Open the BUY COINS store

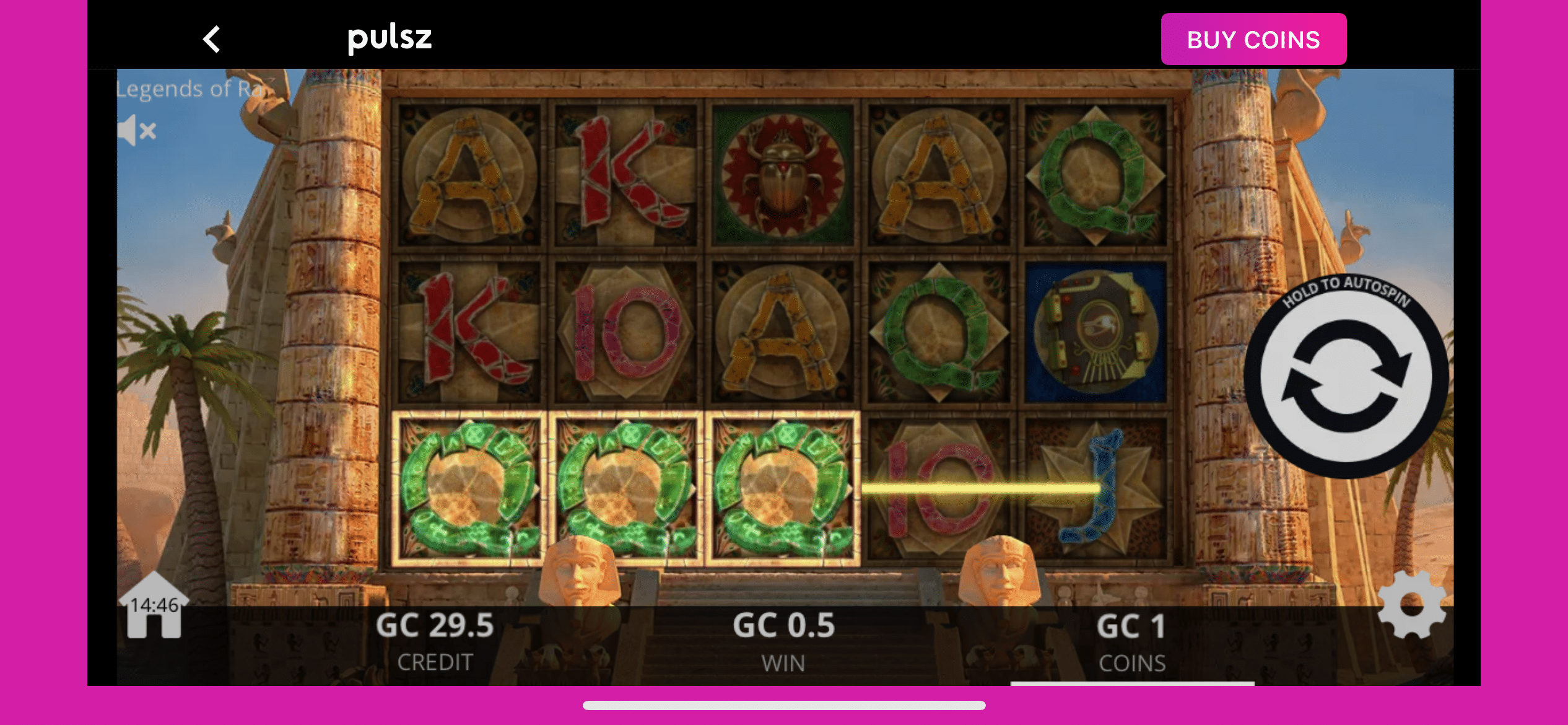1253,40
